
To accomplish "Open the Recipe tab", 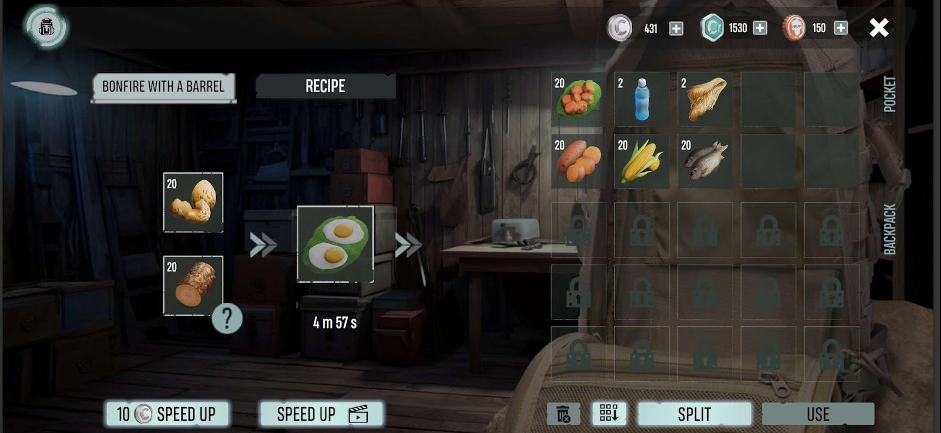I will click(x=325, y=86).
